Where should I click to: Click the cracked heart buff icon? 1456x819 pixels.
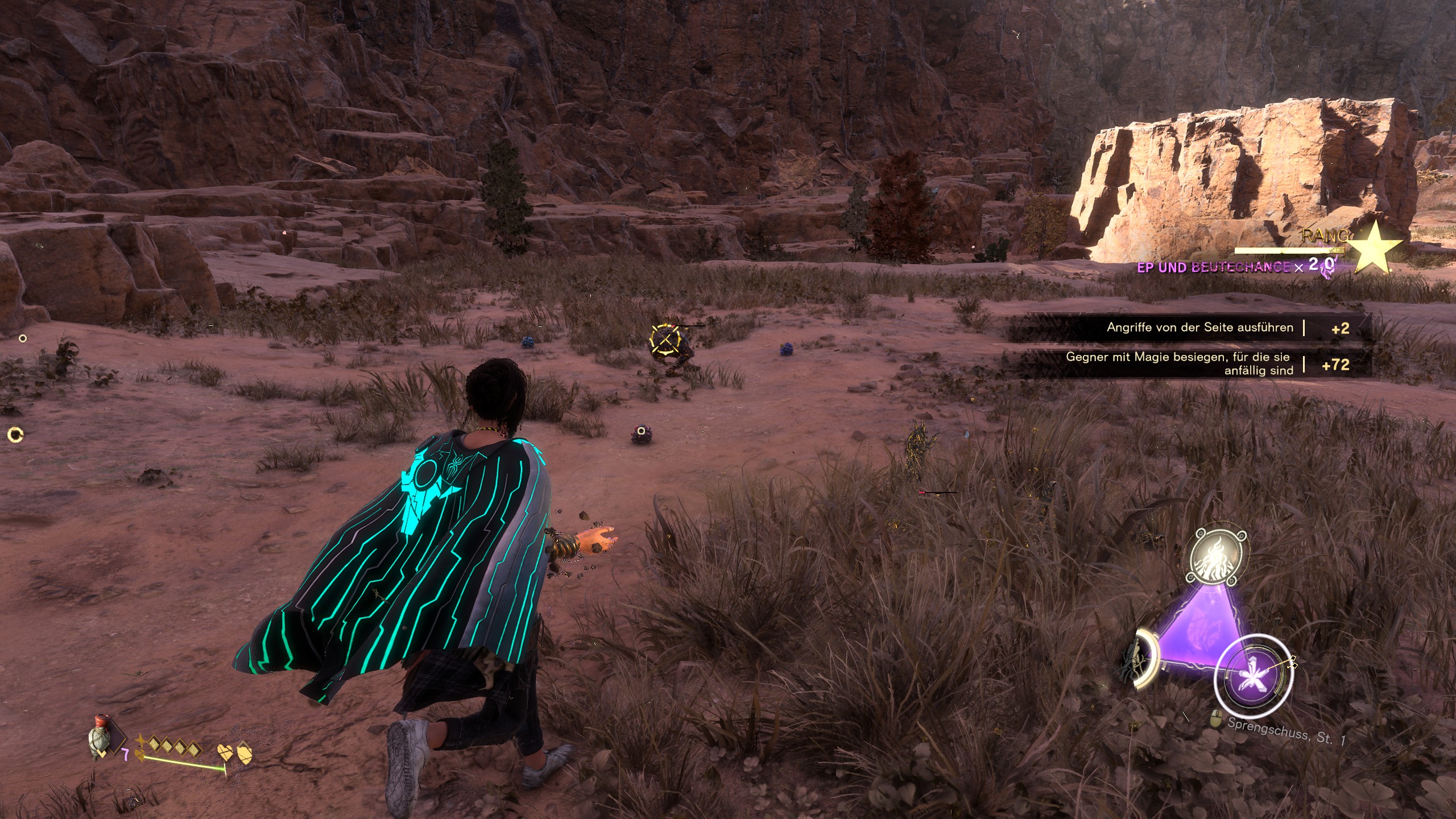(x=225, y=753)
